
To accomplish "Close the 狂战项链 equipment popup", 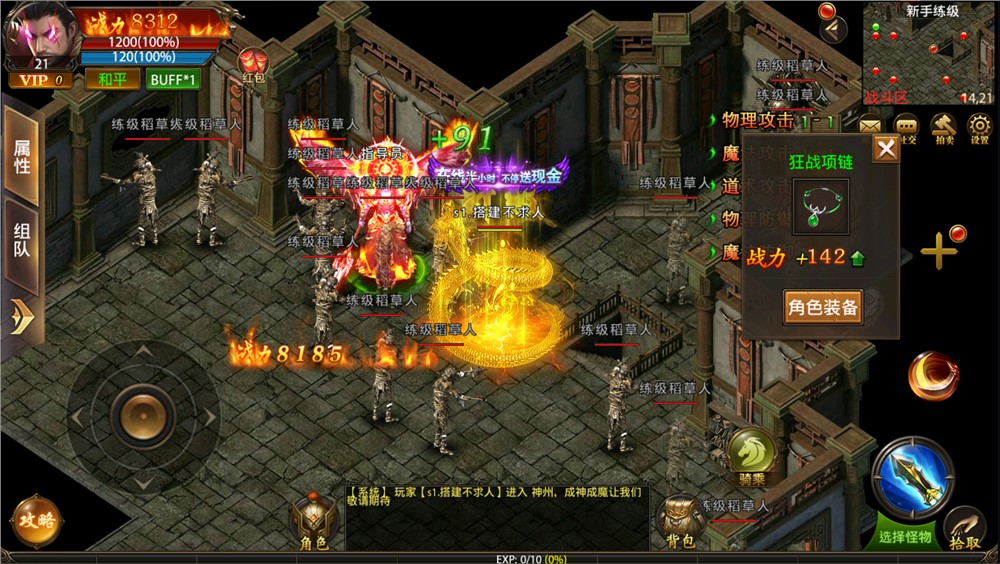I will point(885,150).
